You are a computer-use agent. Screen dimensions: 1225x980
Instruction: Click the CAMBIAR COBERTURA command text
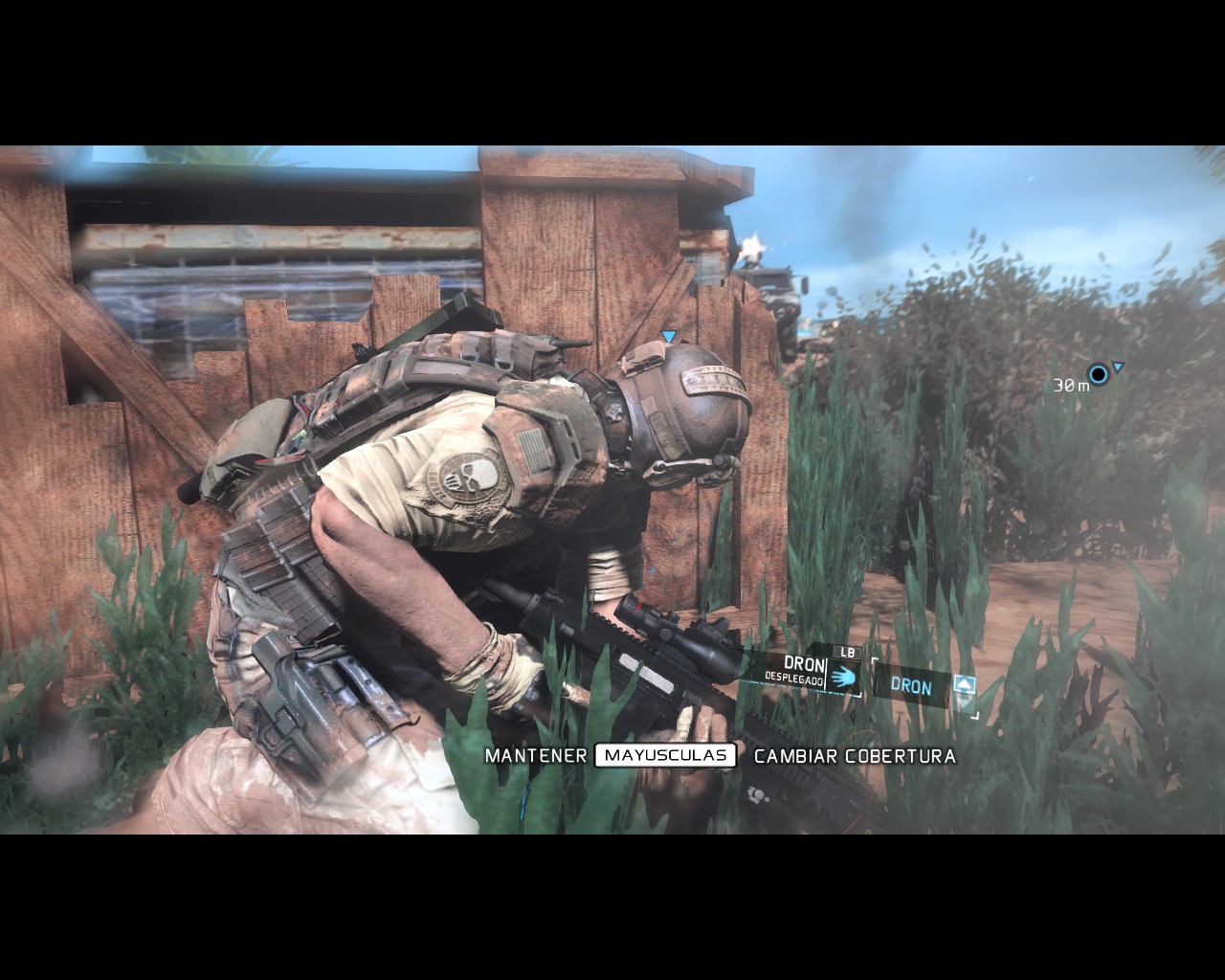click(x=855, y=755)
